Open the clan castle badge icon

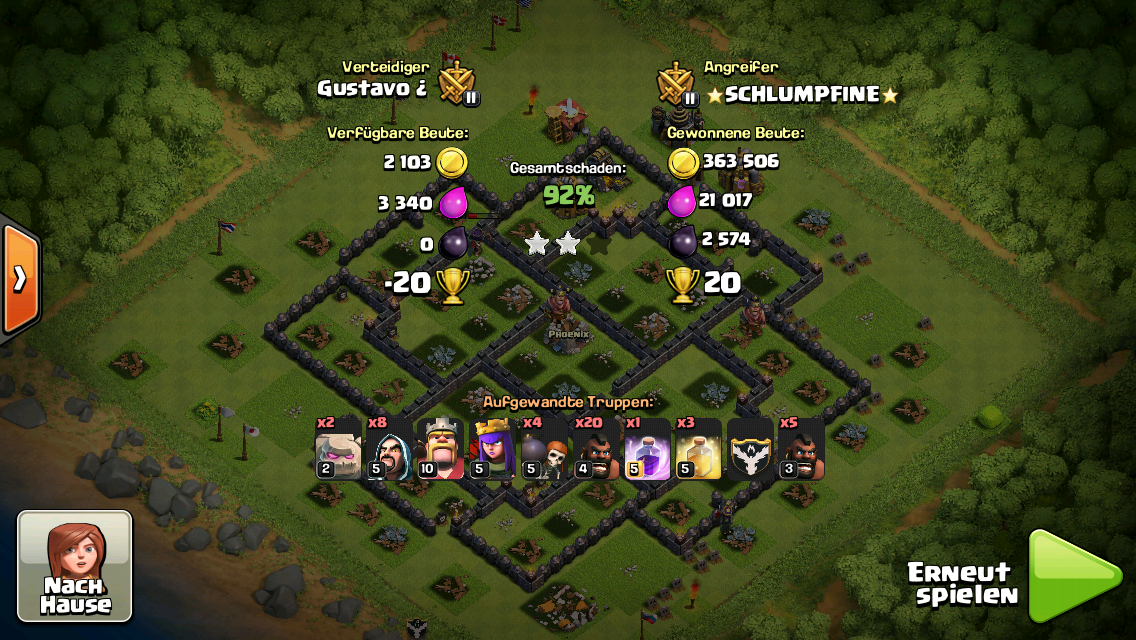[749, 449]
